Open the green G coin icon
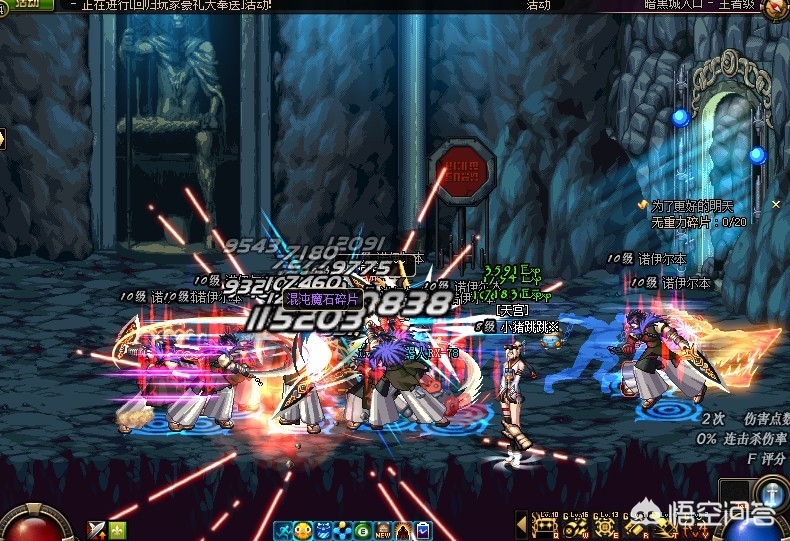This screenshot has height=541, width=790. [362, 529]
